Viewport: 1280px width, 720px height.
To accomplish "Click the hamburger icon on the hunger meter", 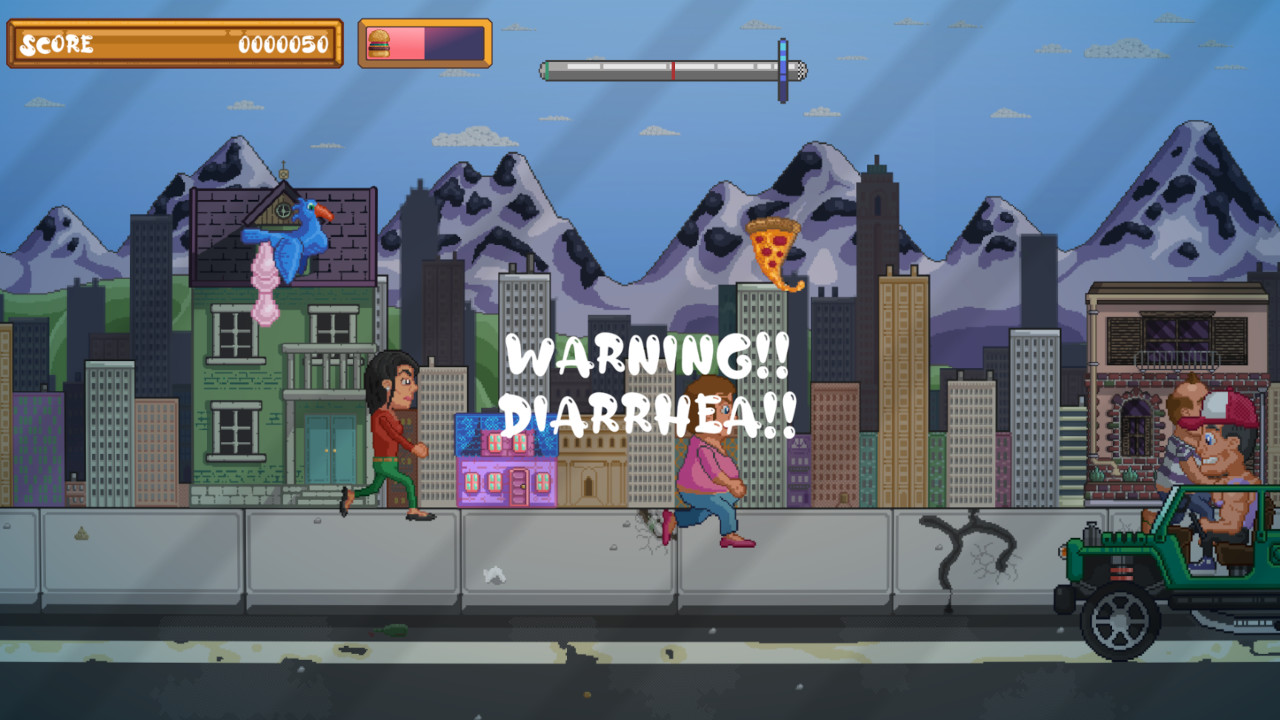I will pos(377,44).
